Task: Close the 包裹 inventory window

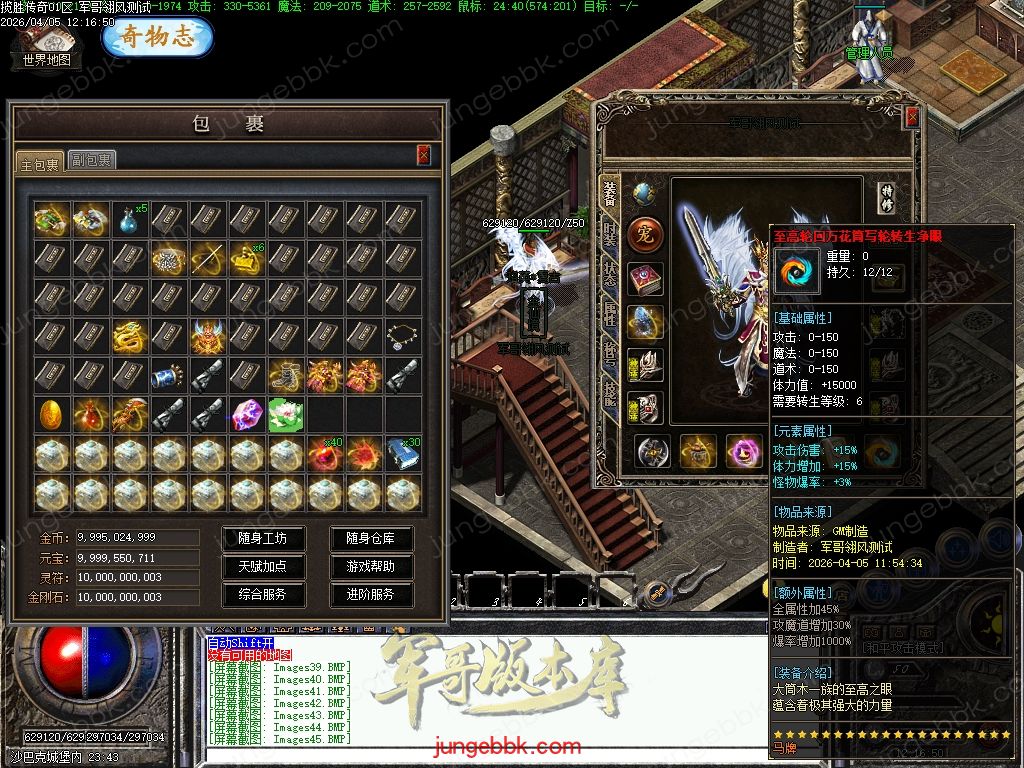Action: click(x=423, y=154)
